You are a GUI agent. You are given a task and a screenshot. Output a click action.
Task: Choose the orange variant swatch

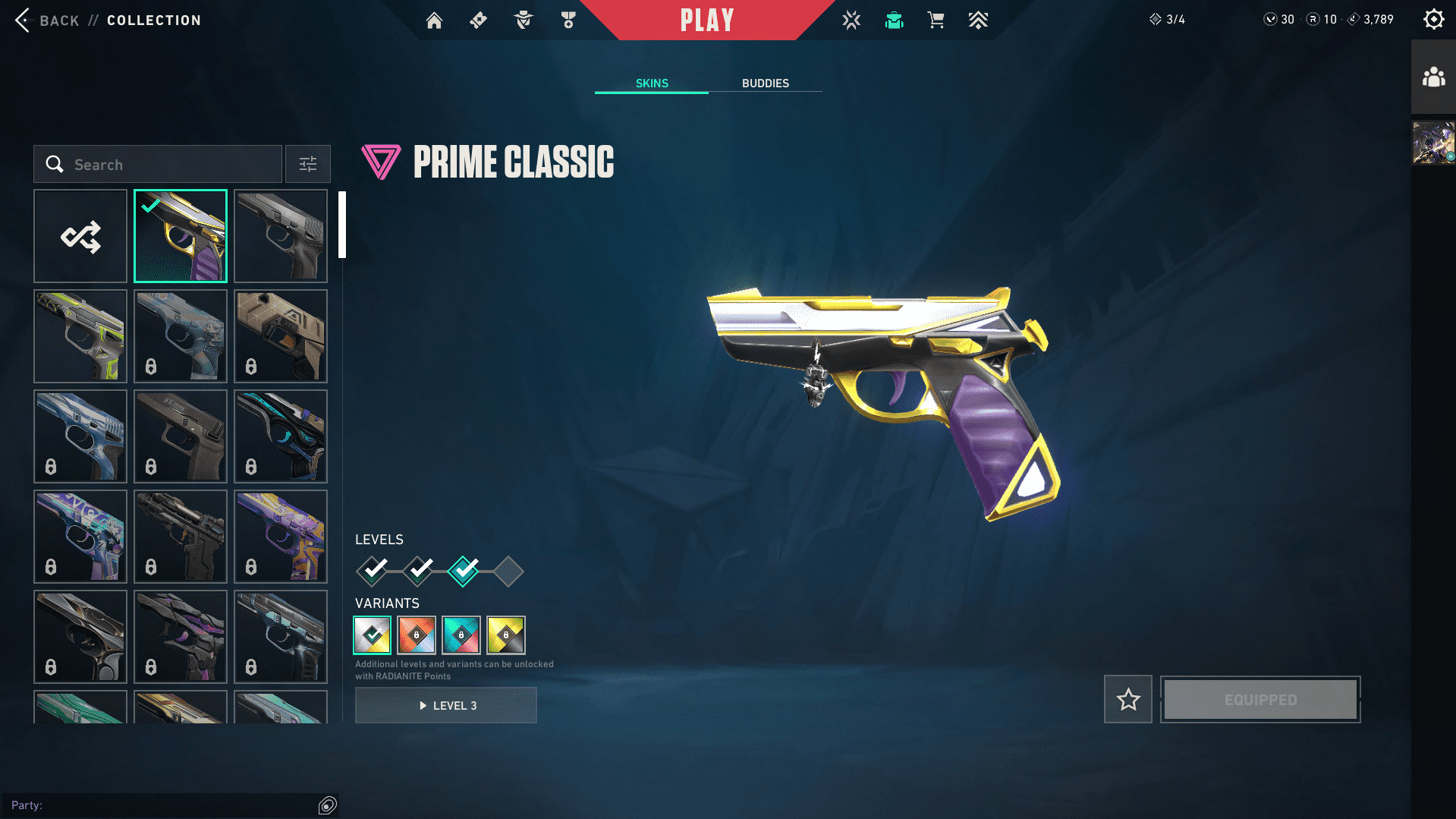417,635
